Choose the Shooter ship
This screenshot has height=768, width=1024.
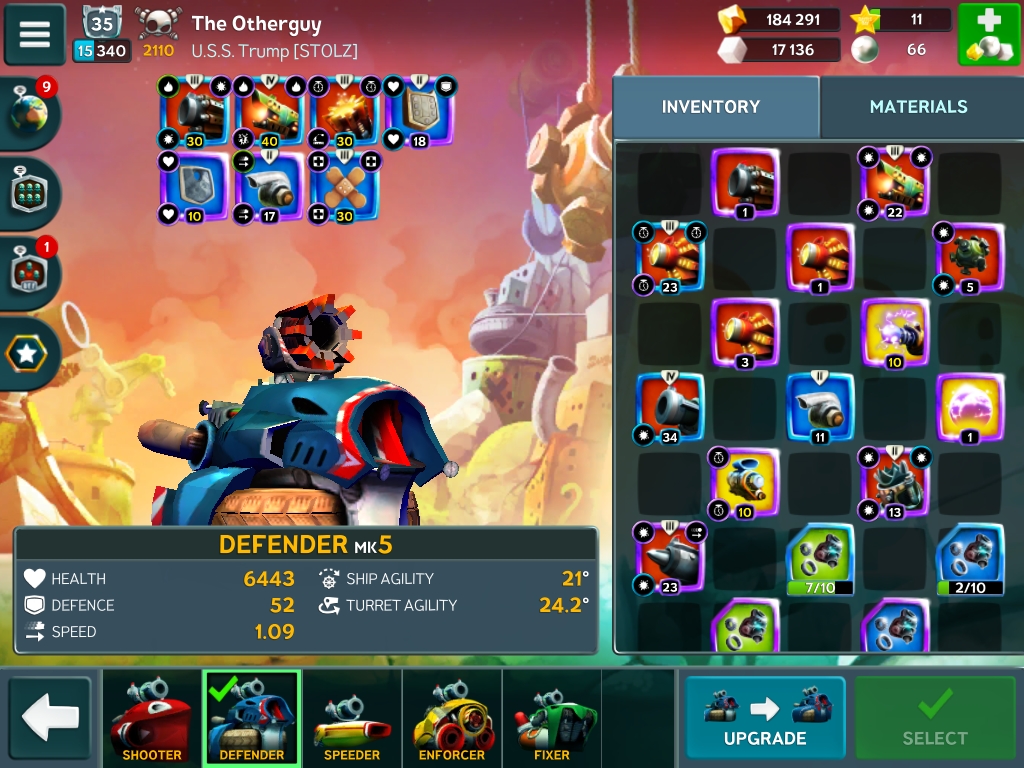click(152, 717)
